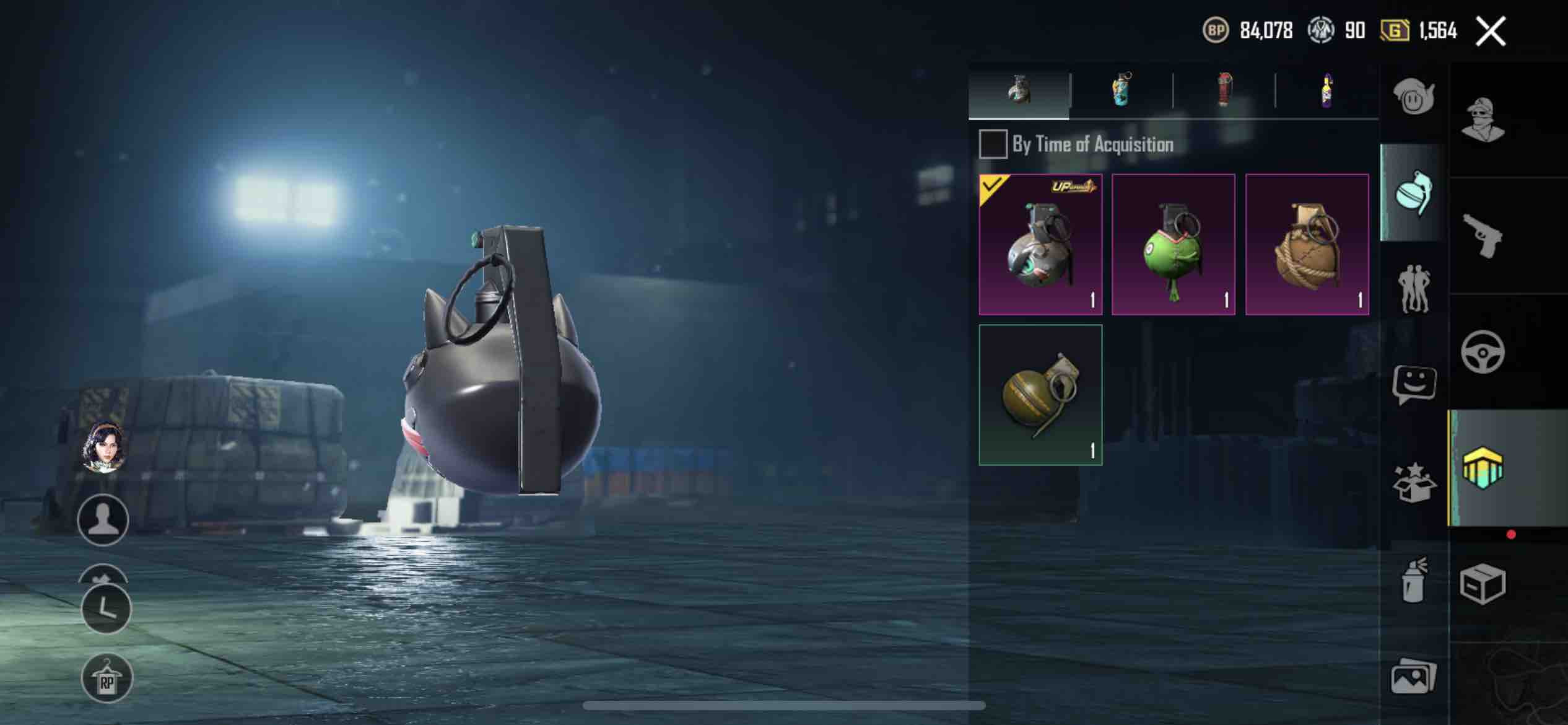
Task: Close the inventory screen
Action: coord(1491,31)
